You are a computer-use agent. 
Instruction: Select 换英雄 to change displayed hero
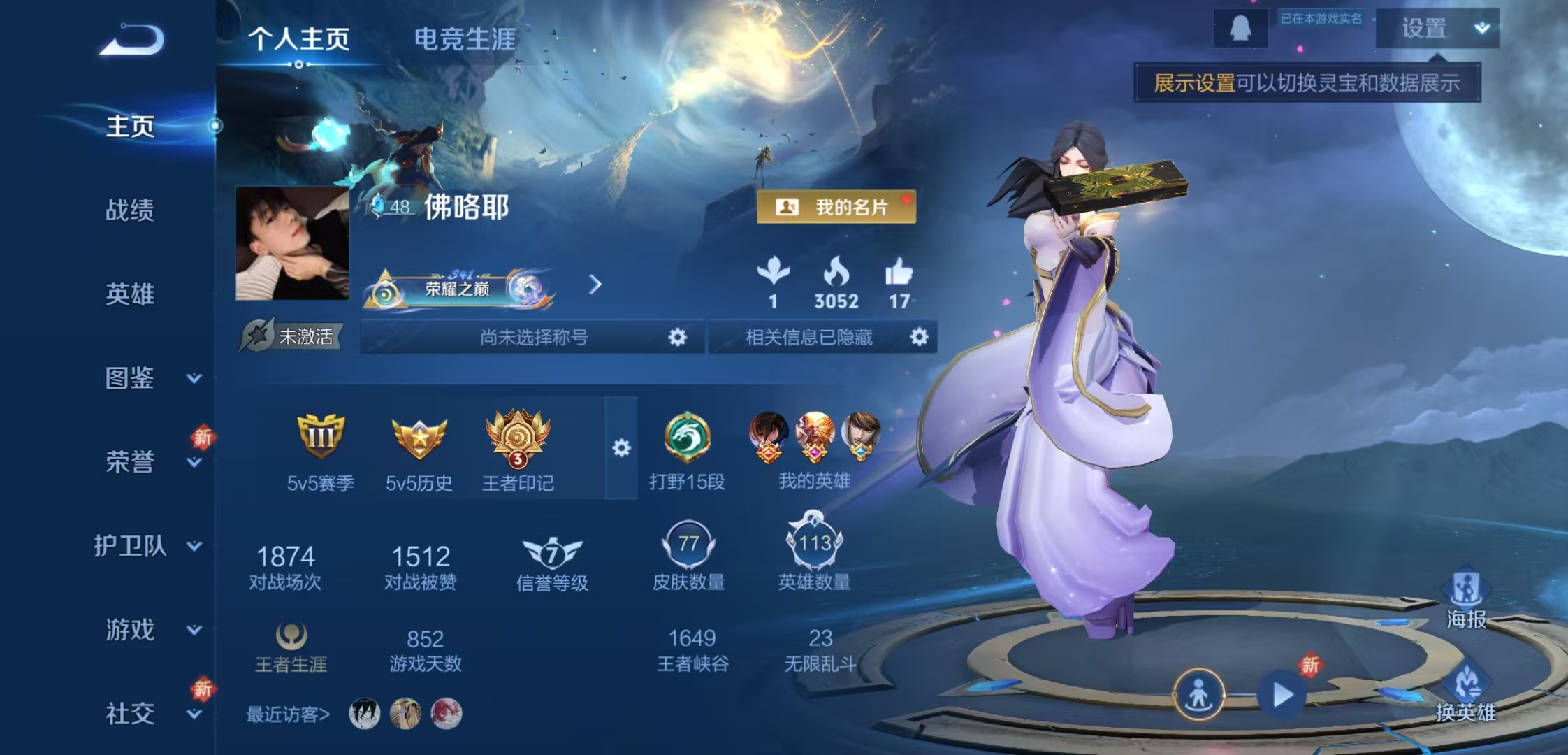[x=1466, y=692]
